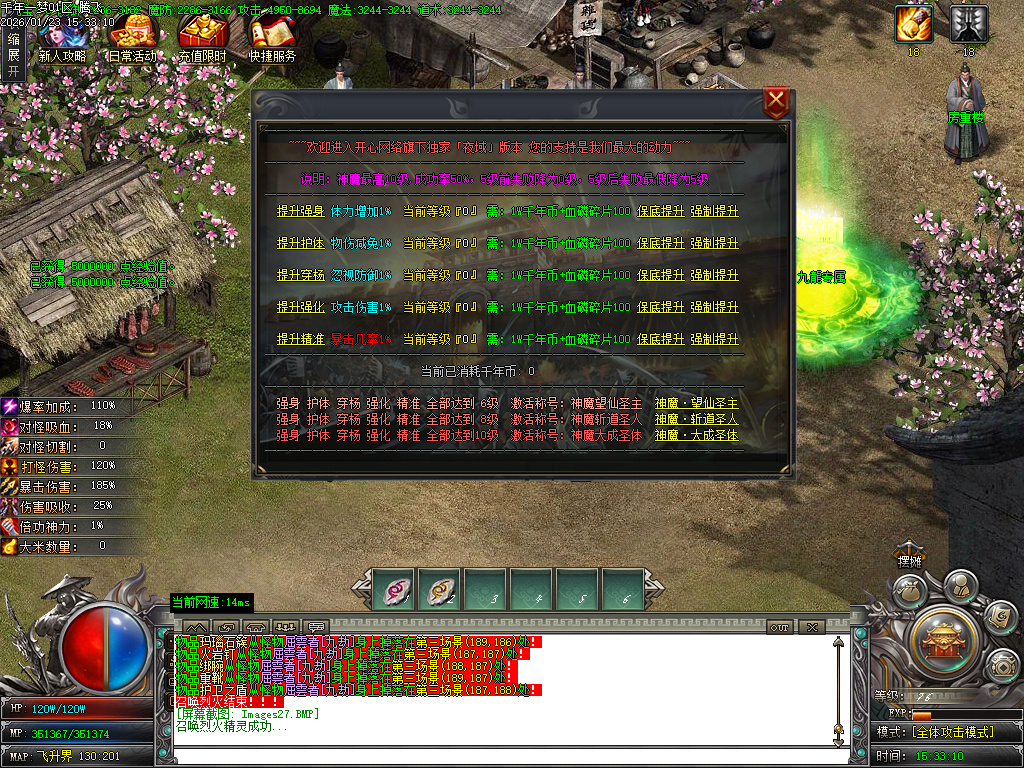Image resolution: width=1024 pixels, height=768 pixels.
Task: Click the 提升强身 upgrade link
Action: [x=300, y=211]
